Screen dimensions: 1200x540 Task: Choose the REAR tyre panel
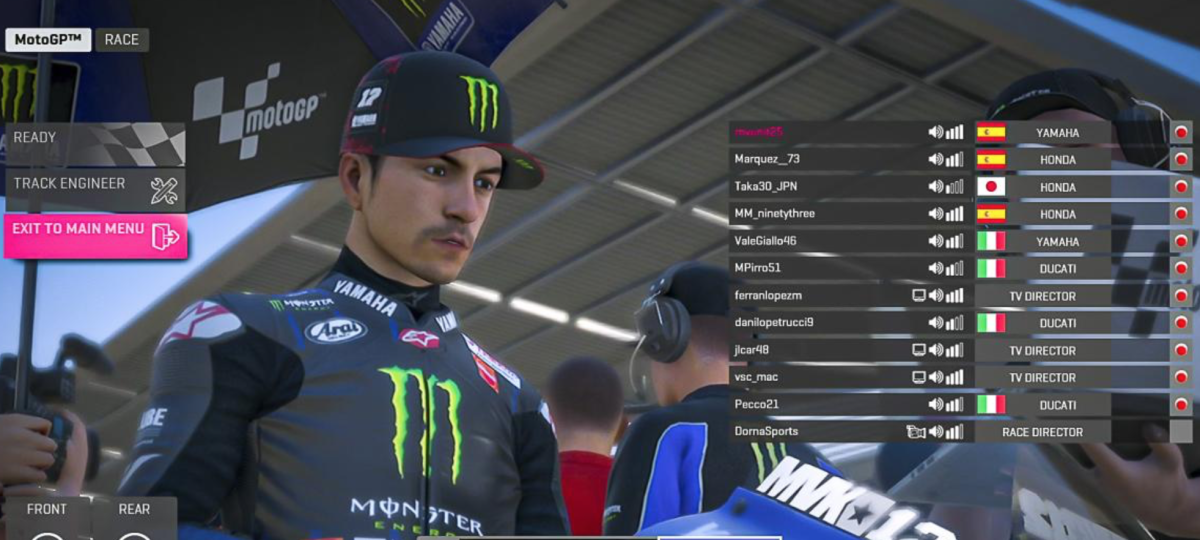click(x=134, y=510)
